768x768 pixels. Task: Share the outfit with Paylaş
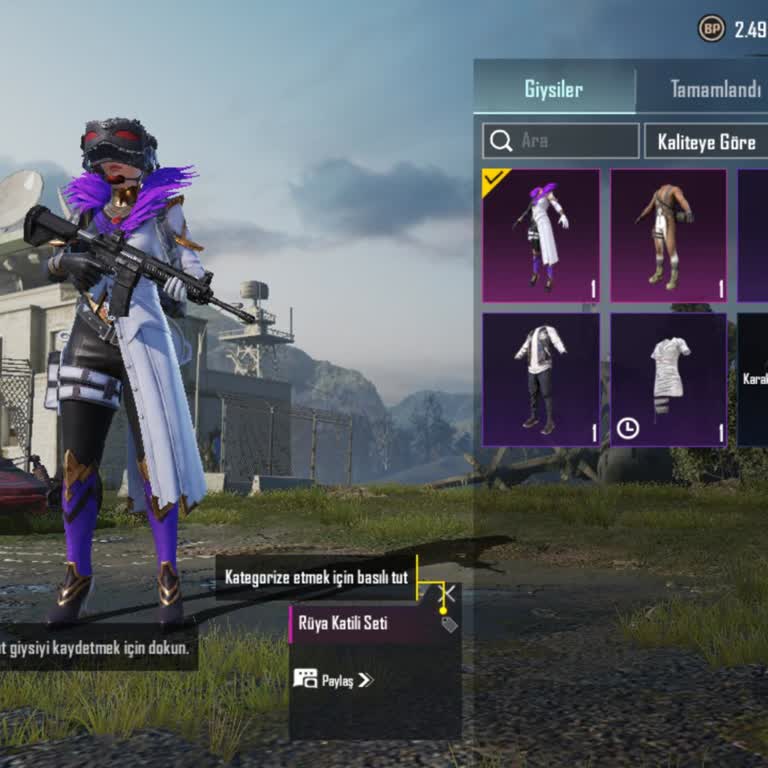coord(333,680)
